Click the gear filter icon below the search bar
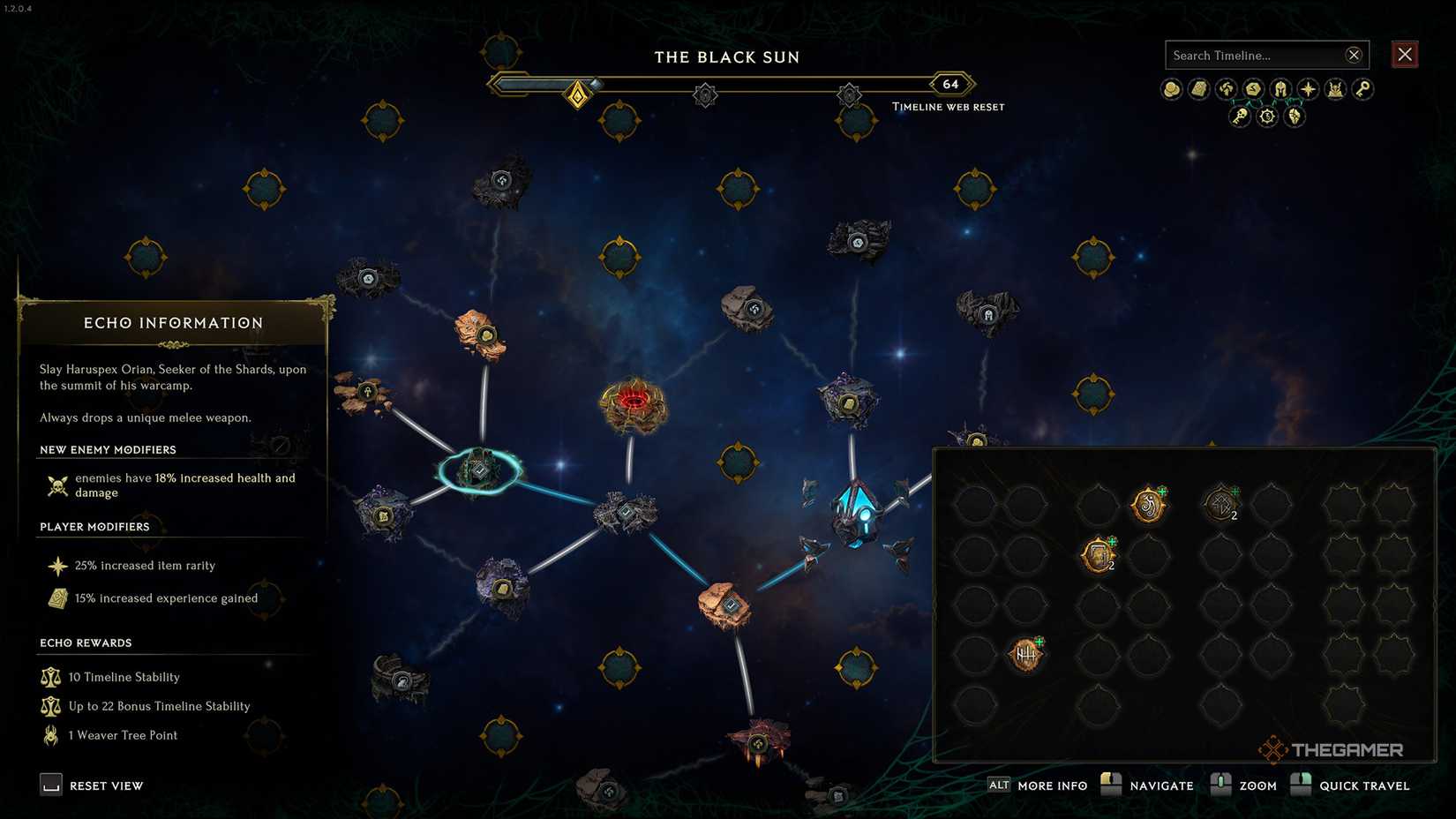The image size is (1456, 819). [1267, 116]
